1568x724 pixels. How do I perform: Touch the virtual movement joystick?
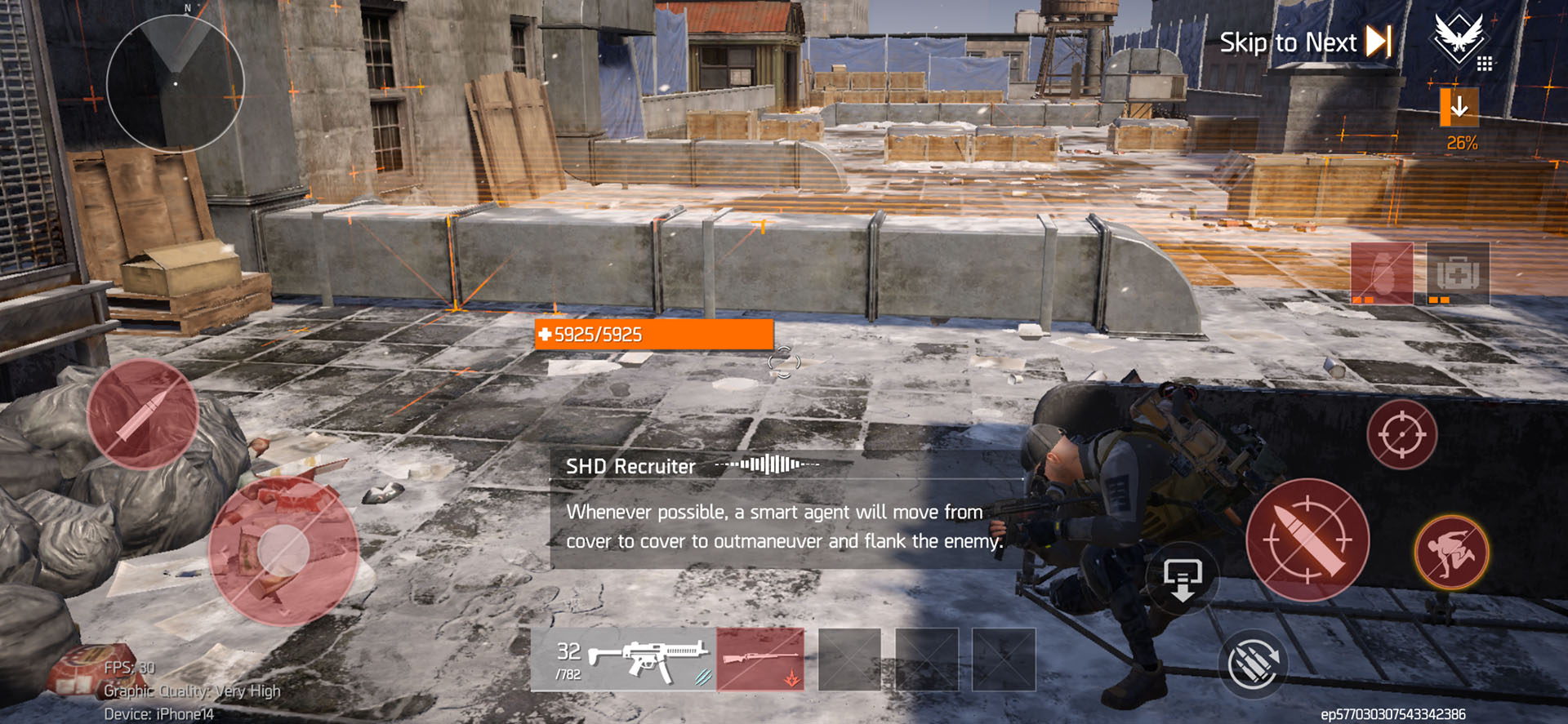(x=283, y=552)
